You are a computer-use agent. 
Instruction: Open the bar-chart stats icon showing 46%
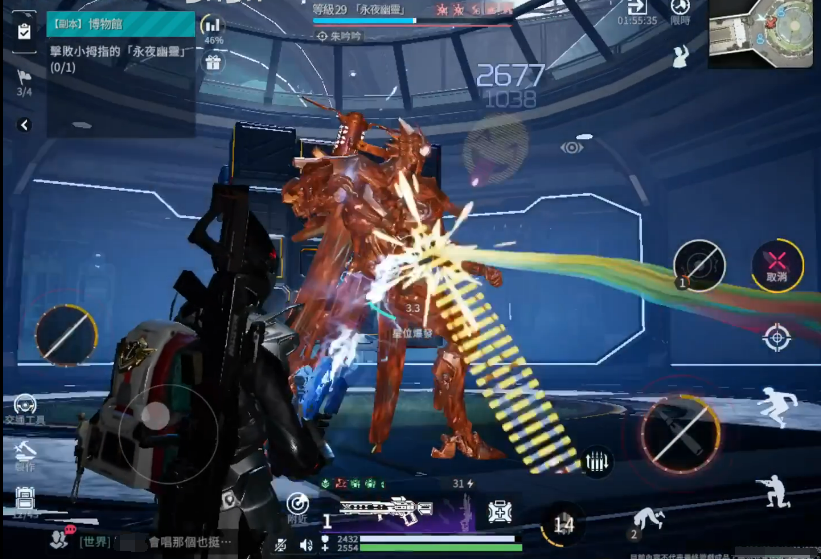click(x=213, y=26)
